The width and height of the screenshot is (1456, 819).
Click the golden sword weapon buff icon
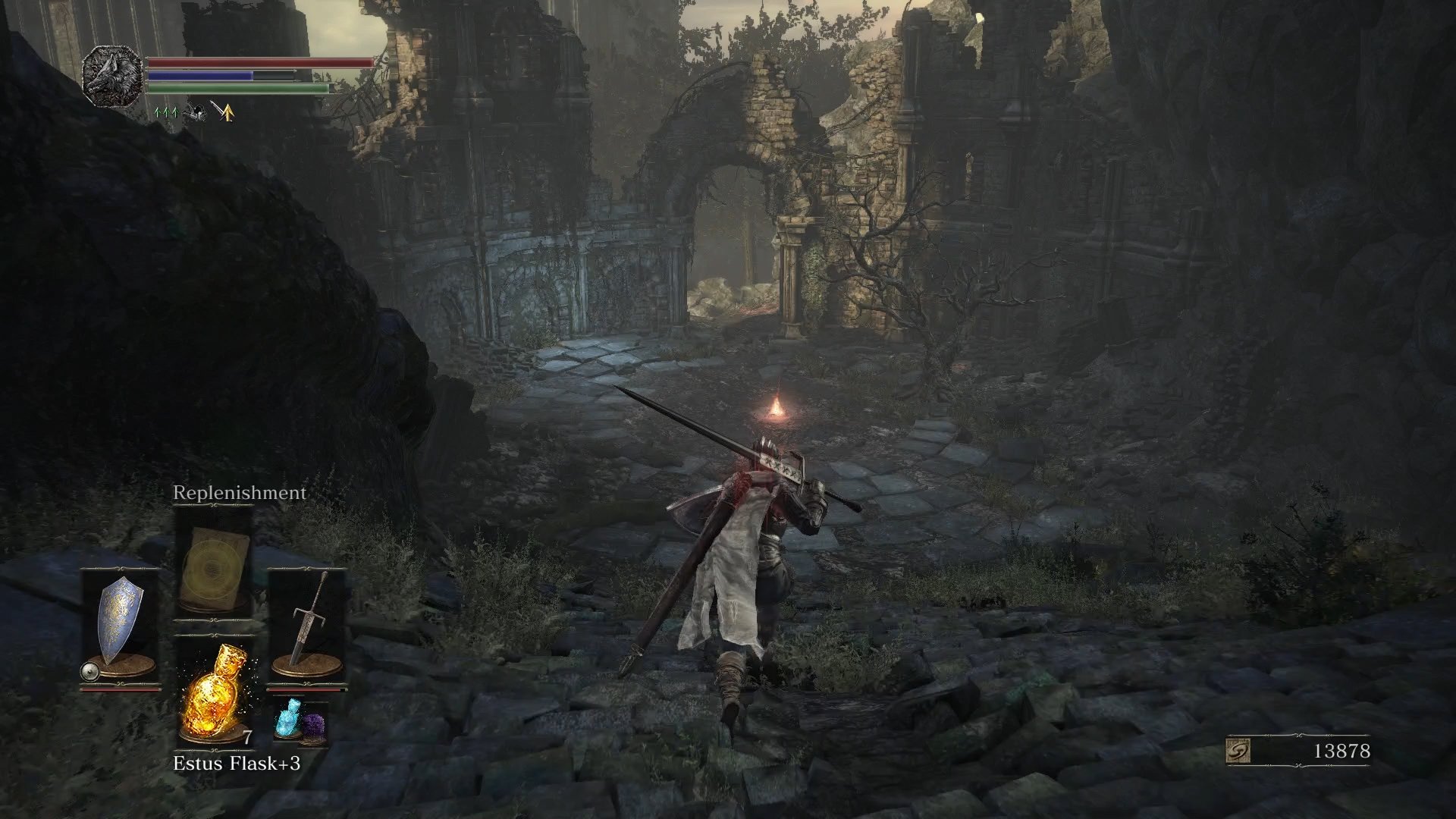coord(224,111)
